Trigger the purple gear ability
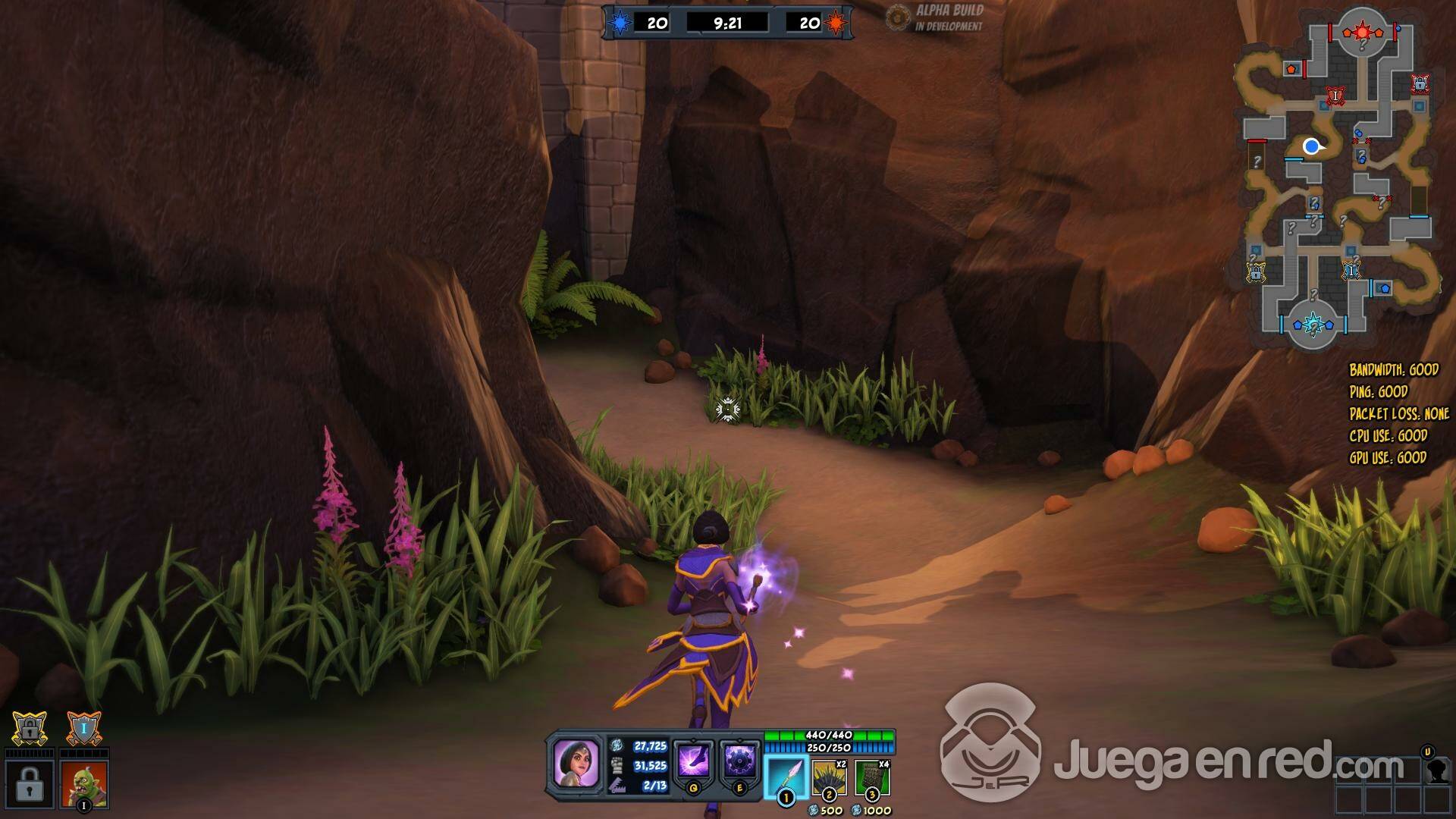The width and height of the screenshot is (1456, 819). (739, 760)
